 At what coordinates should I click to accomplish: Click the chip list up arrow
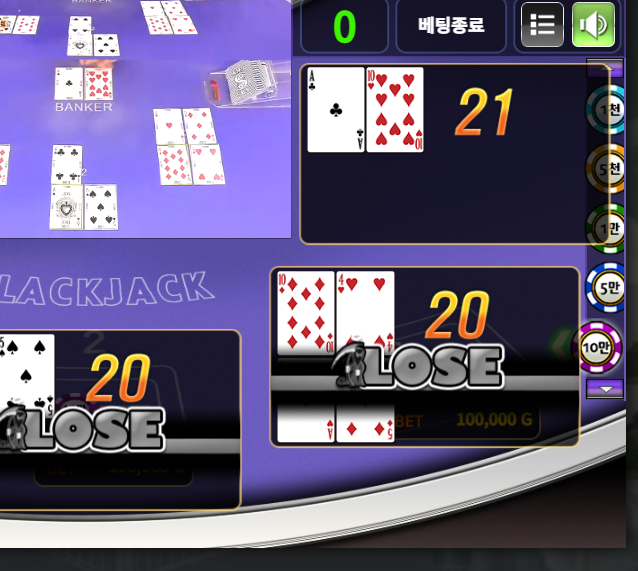coord(597,69)
